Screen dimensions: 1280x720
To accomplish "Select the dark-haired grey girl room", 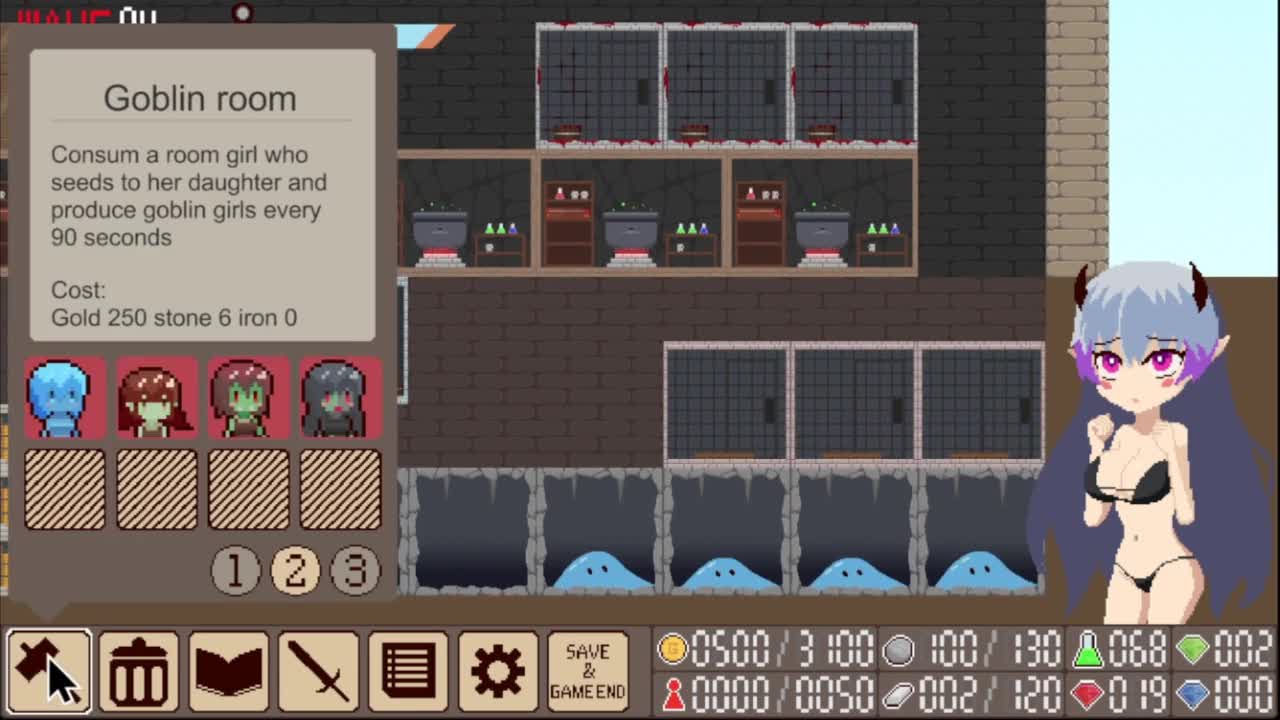I will click(x=340, y=398).
